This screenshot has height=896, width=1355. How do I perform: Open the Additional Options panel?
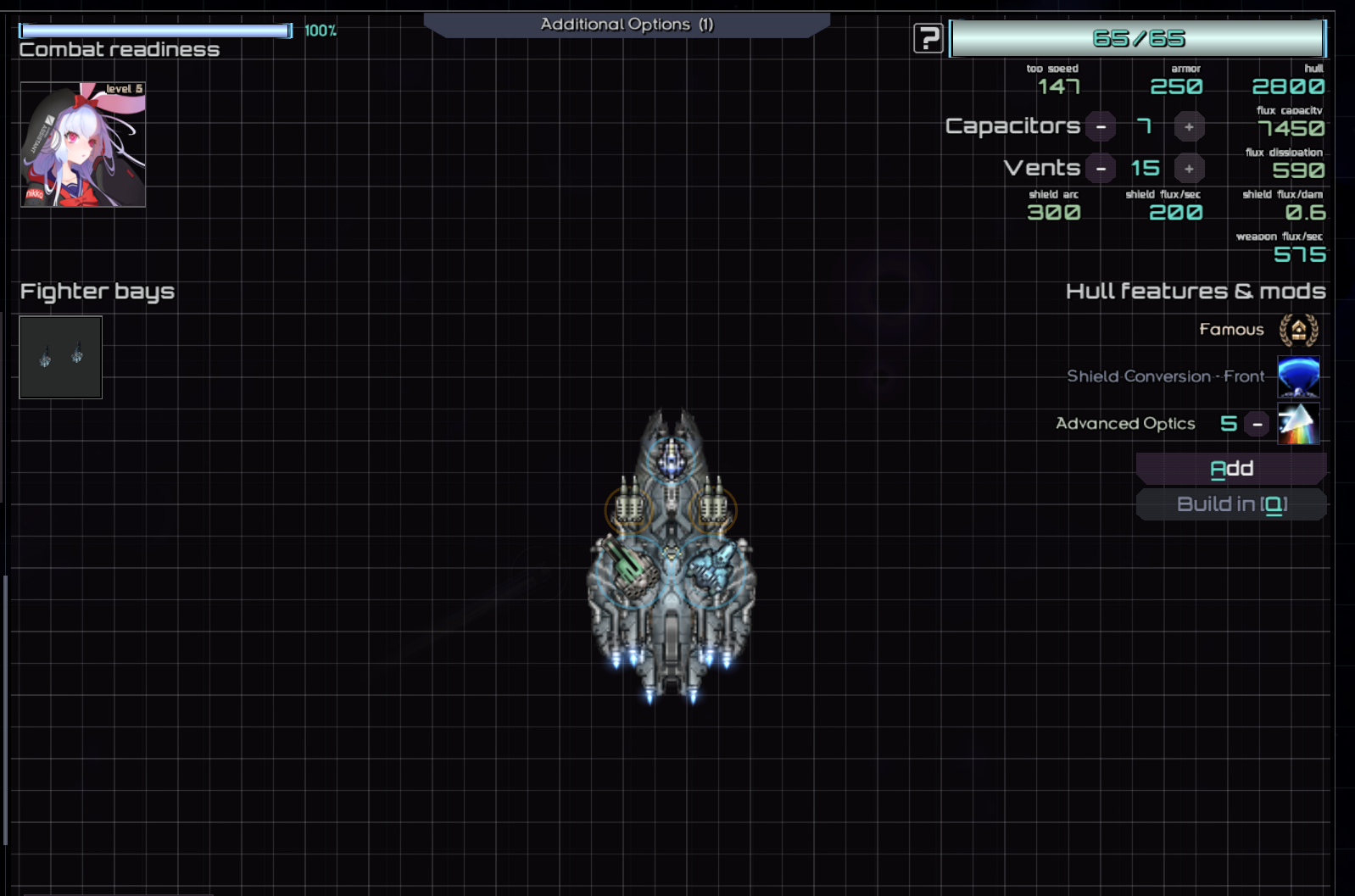coord(627,25)
